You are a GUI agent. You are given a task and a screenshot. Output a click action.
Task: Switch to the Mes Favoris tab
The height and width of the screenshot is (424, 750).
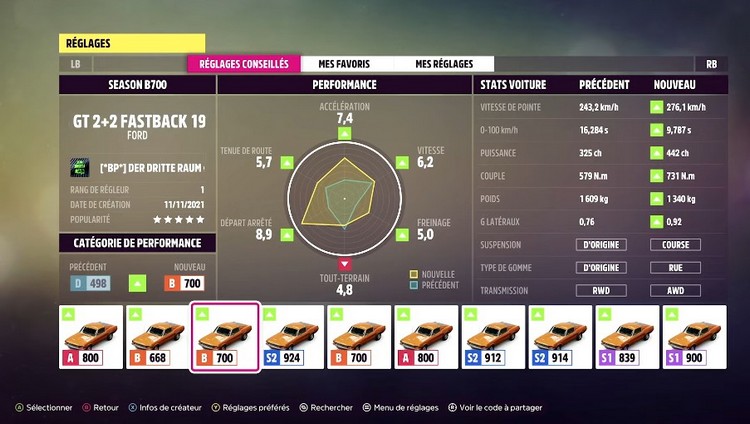[333, 63]
